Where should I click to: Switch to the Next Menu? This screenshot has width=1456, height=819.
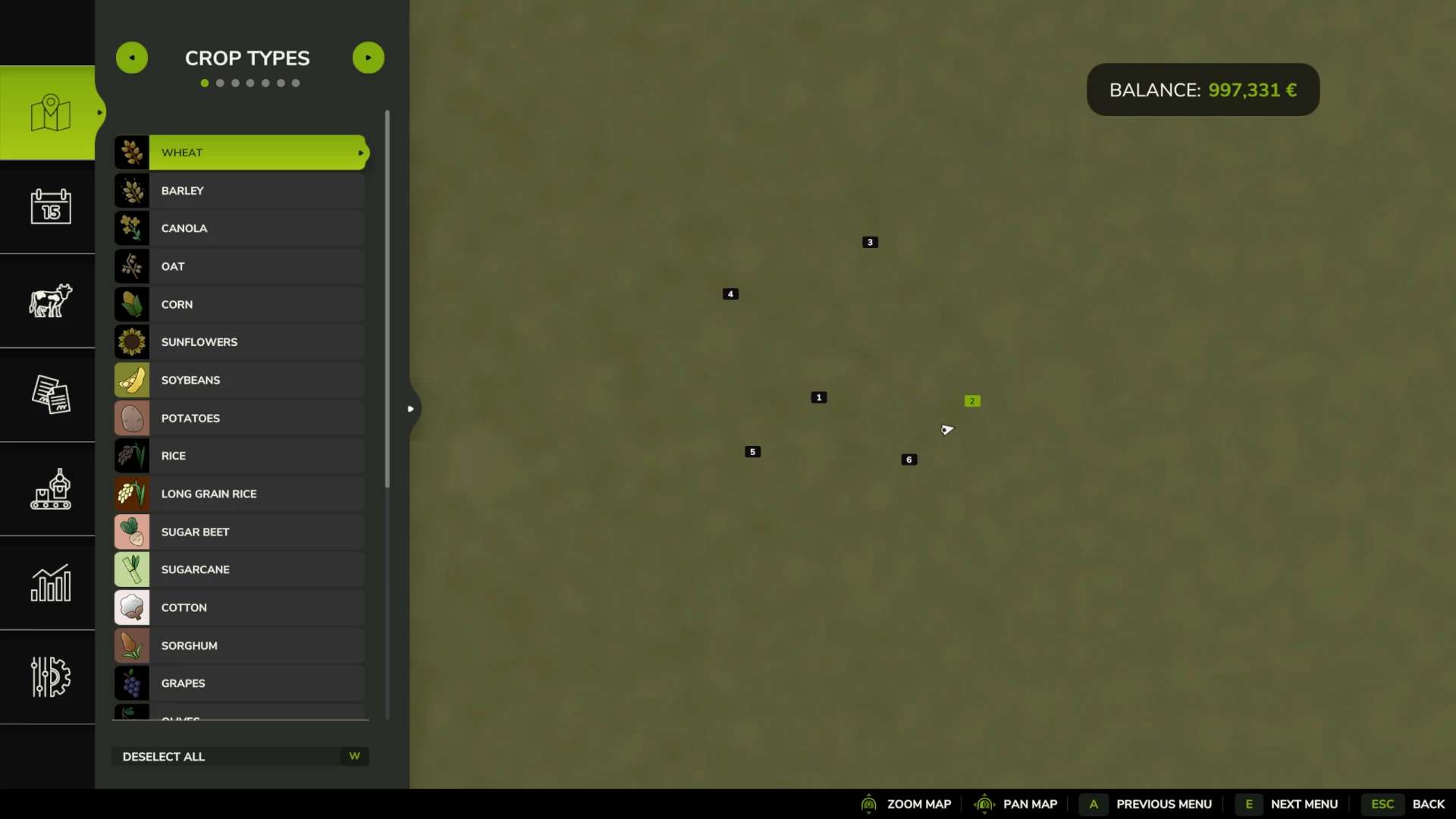click(1304, 804)
